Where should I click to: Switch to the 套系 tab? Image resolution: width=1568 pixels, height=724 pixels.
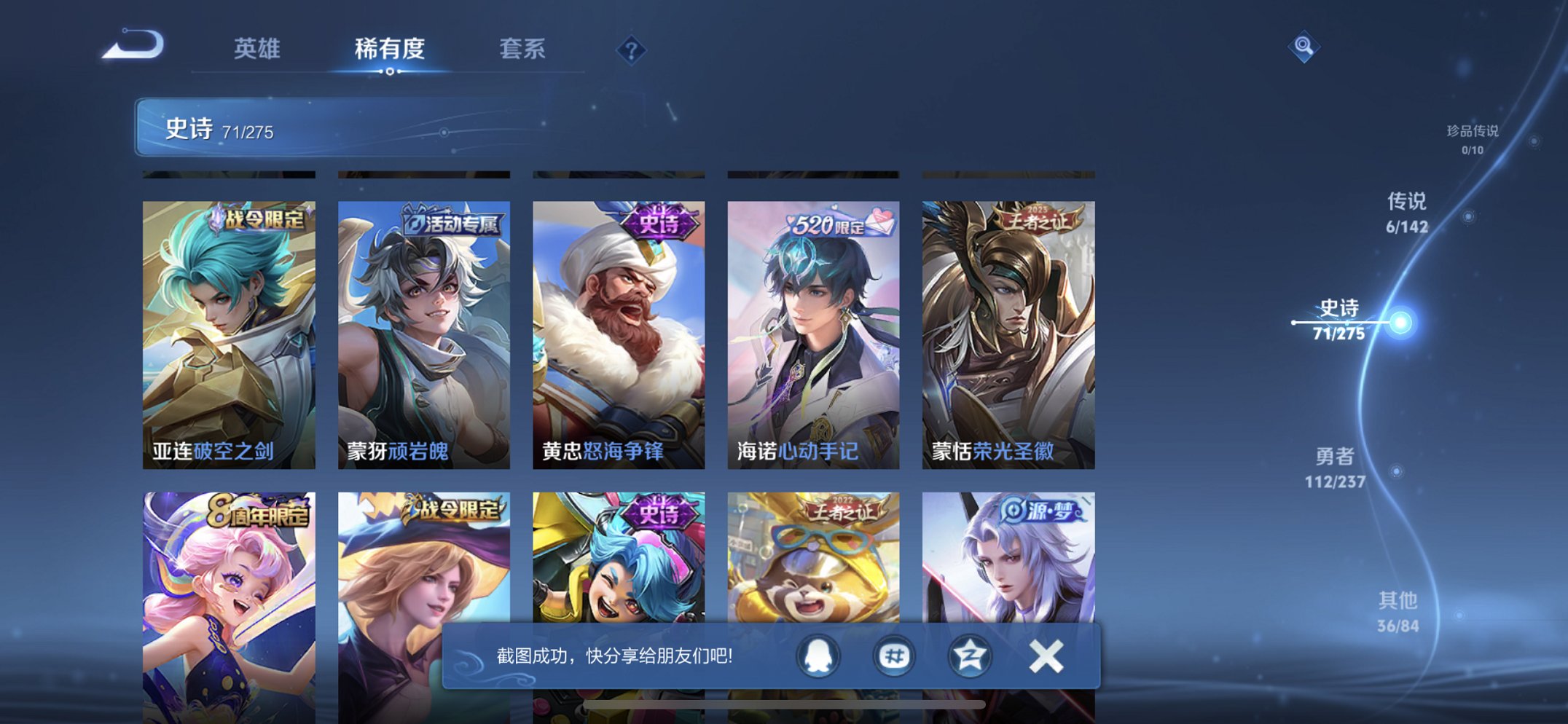522,50
